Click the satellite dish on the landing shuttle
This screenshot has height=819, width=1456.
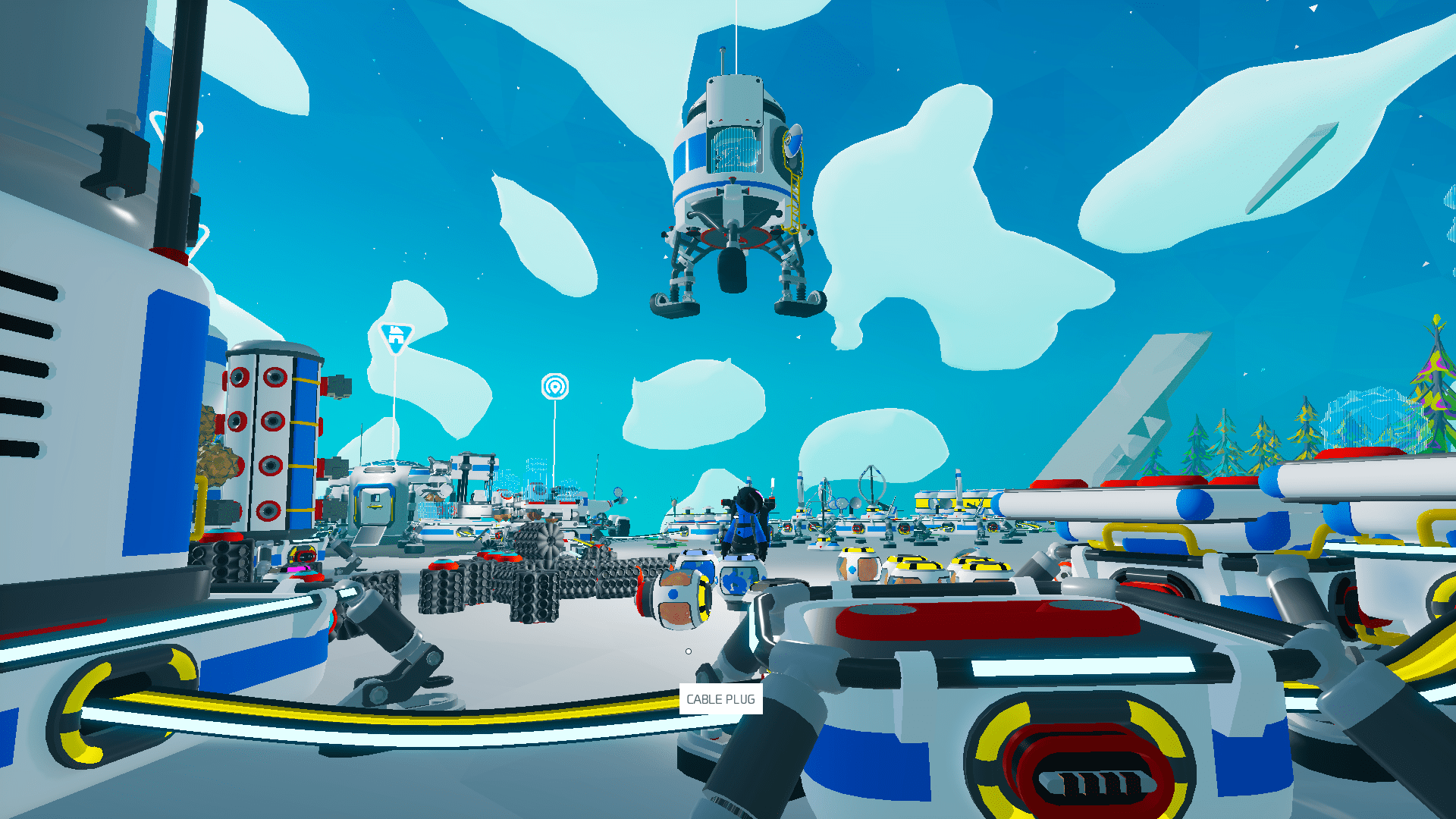tap(793, 140)
